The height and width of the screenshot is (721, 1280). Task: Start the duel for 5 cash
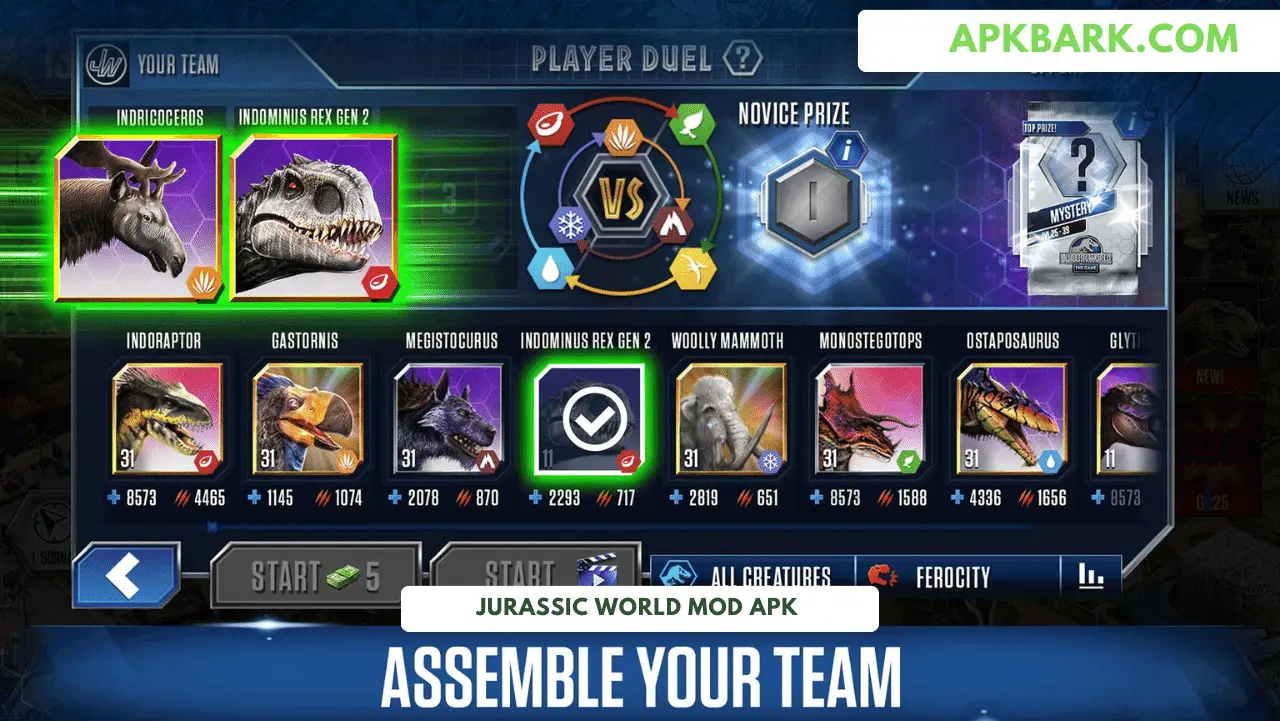click(315, 575)
